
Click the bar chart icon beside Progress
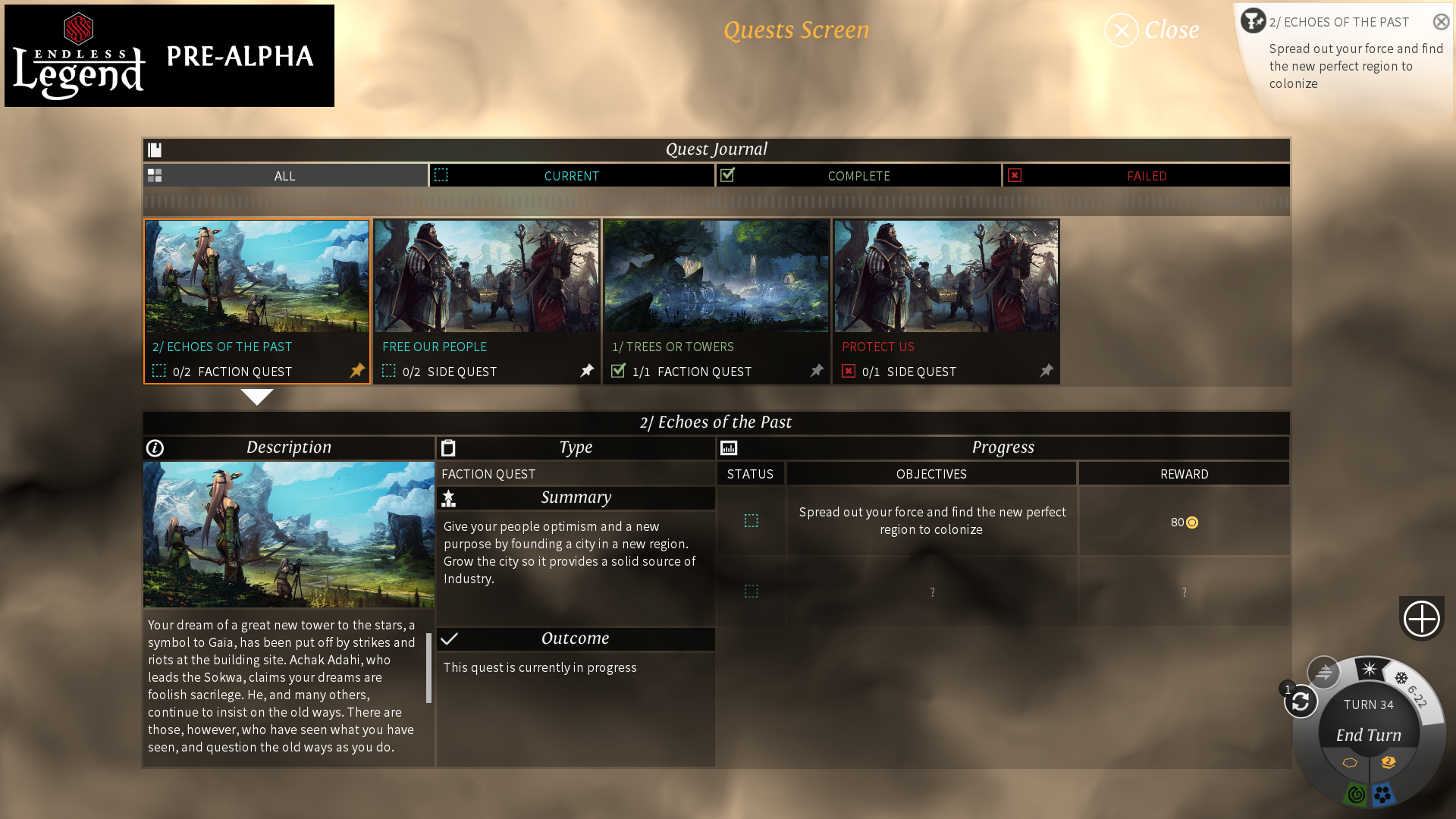729,447
